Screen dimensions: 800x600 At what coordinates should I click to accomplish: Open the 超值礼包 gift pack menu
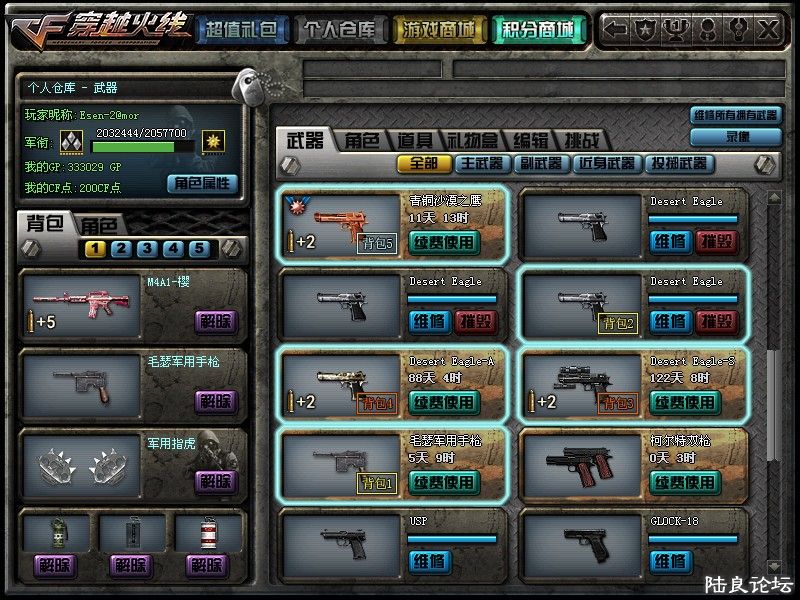click(x=240, y=30)
